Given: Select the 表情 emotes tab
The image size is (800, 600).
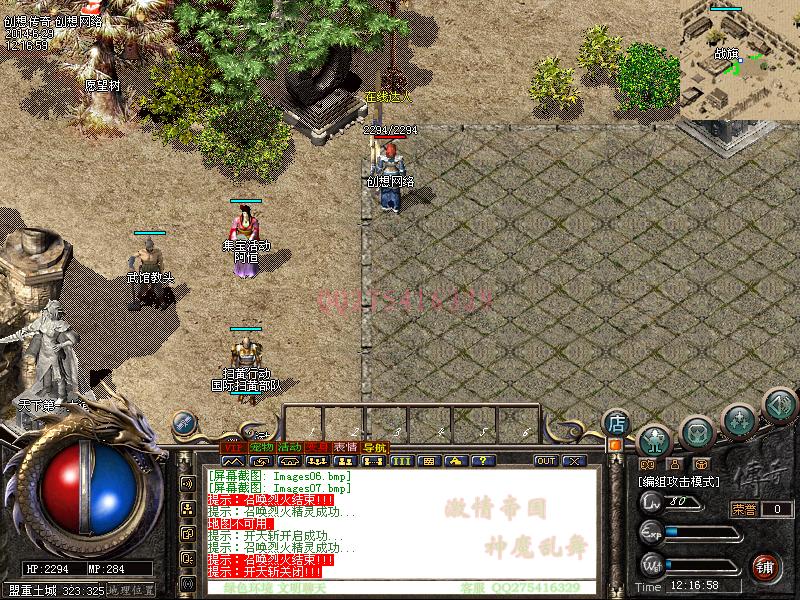Looking at the screenshot, I should tap(346, 447).
